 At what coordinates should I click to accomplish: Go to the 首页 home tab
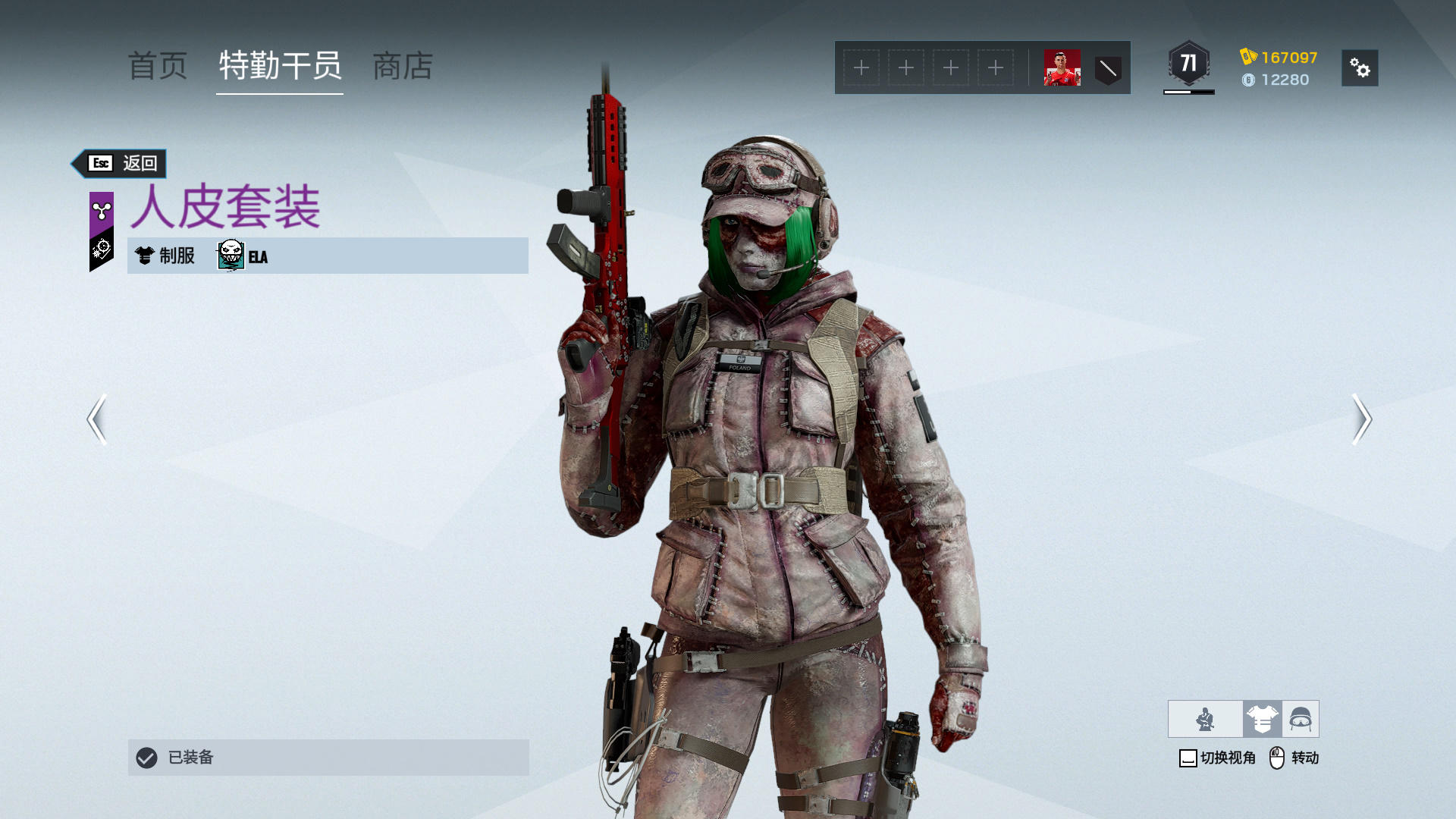point(158,67)
